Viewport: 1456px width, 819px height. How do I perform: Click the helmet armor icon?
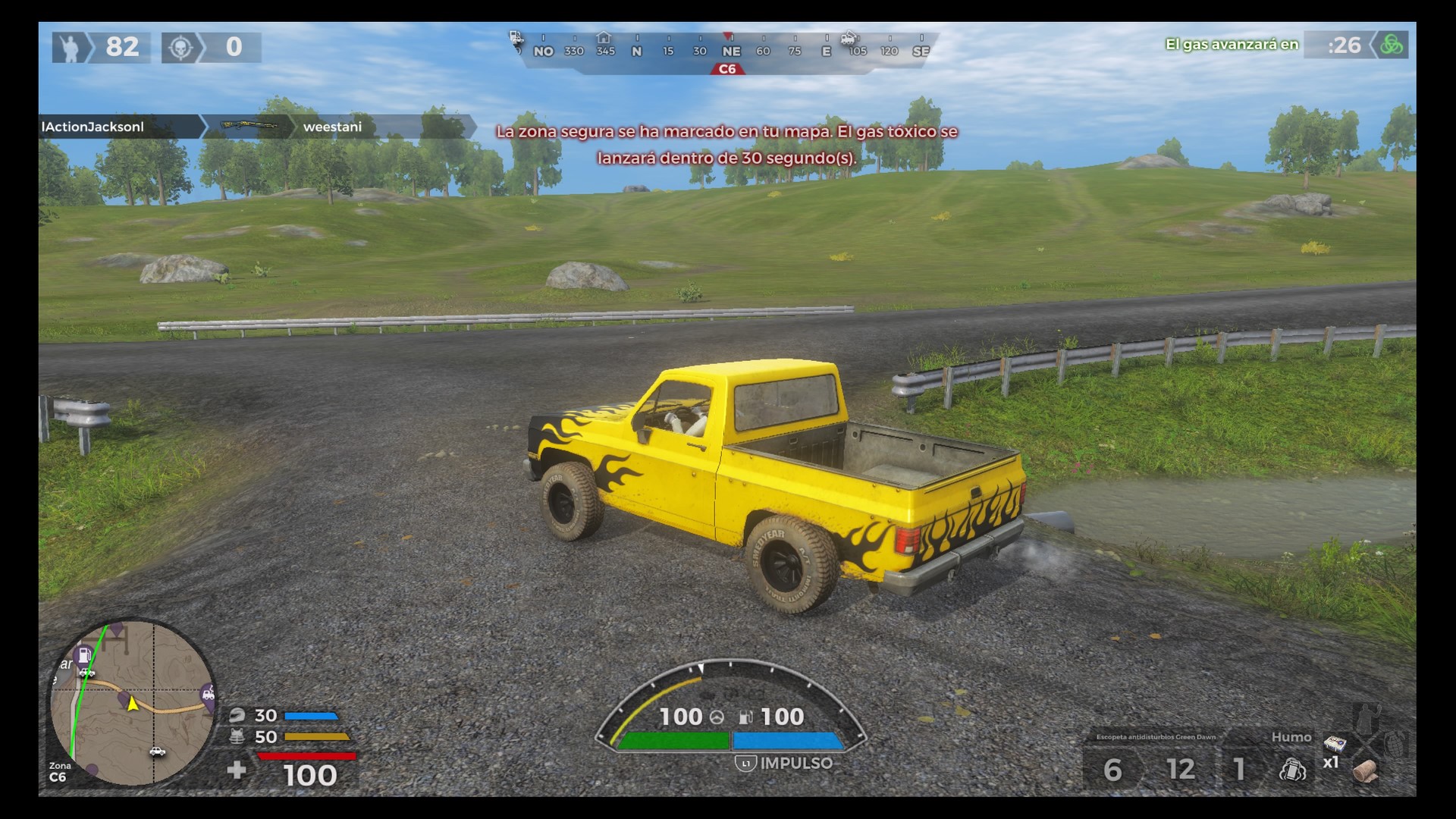pos(237,715)
